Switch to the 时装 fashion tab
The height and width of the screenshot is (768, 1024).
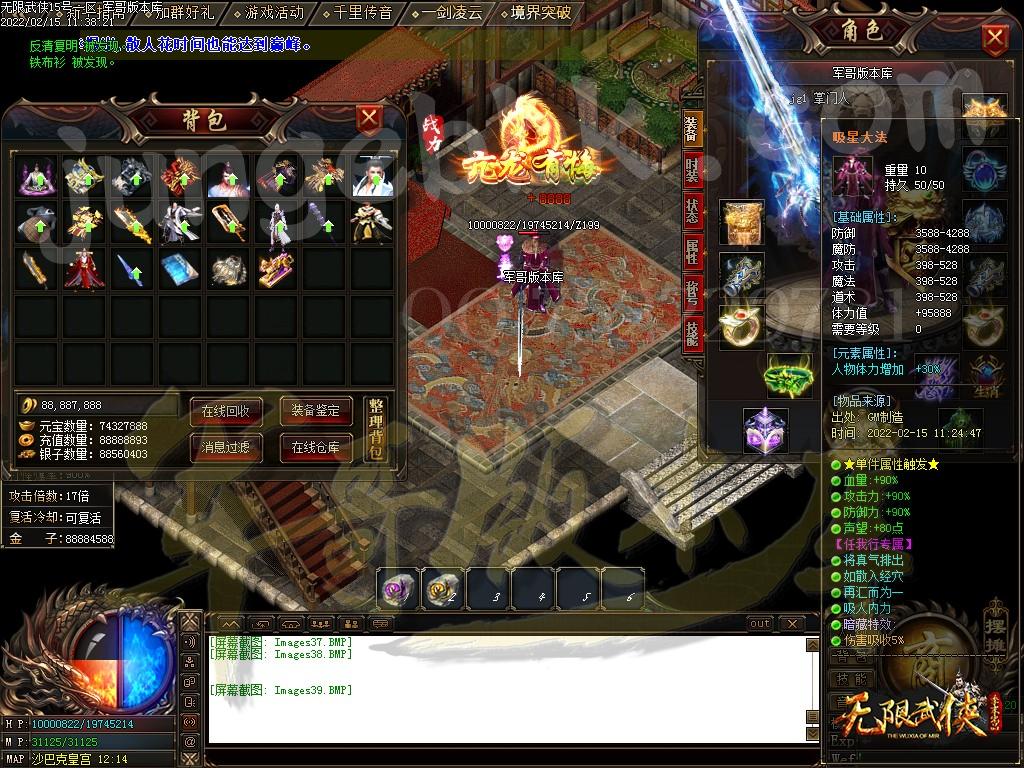coord(692,170)
